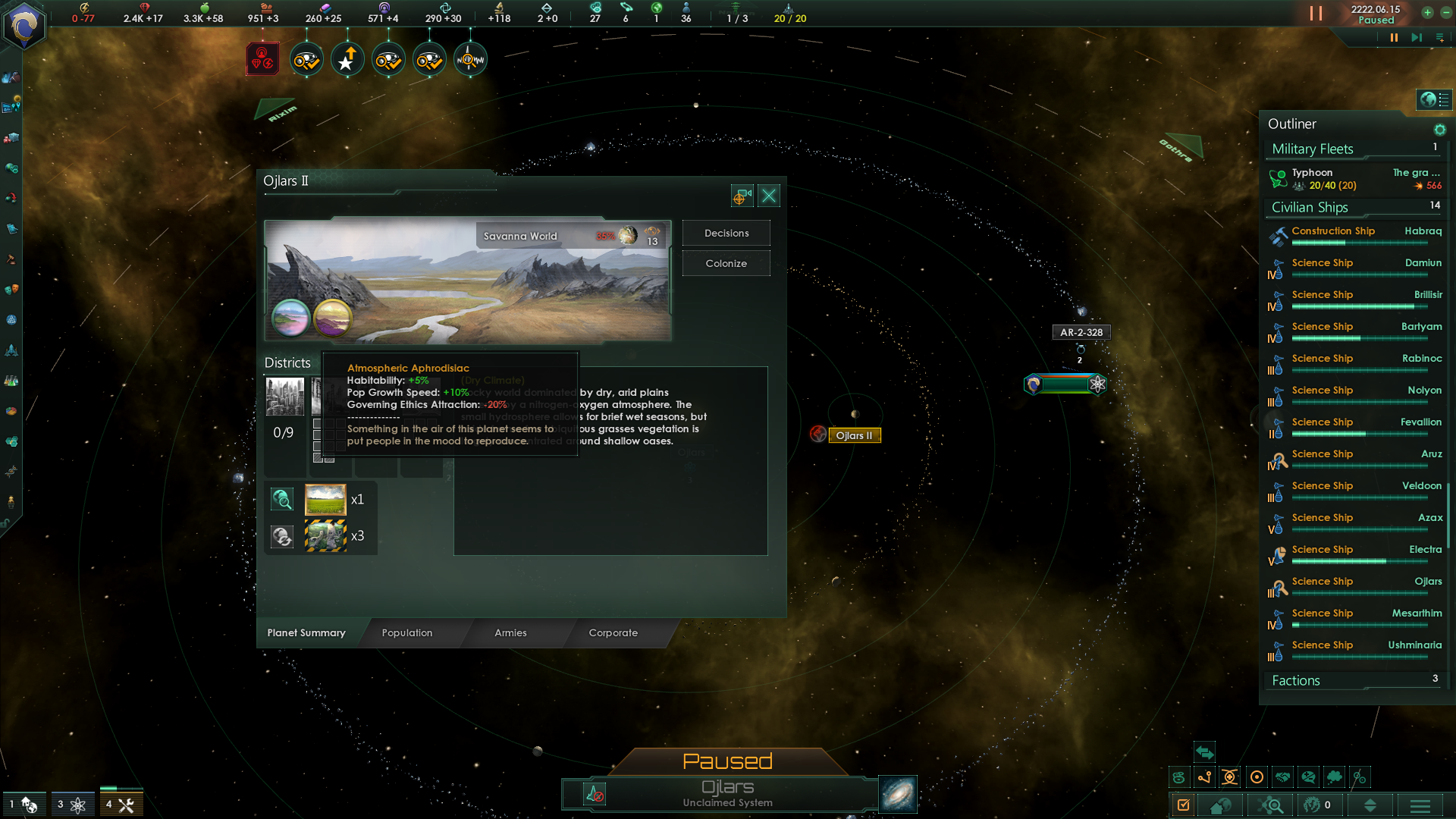Open the galaxy map view

tap(898, 794)
